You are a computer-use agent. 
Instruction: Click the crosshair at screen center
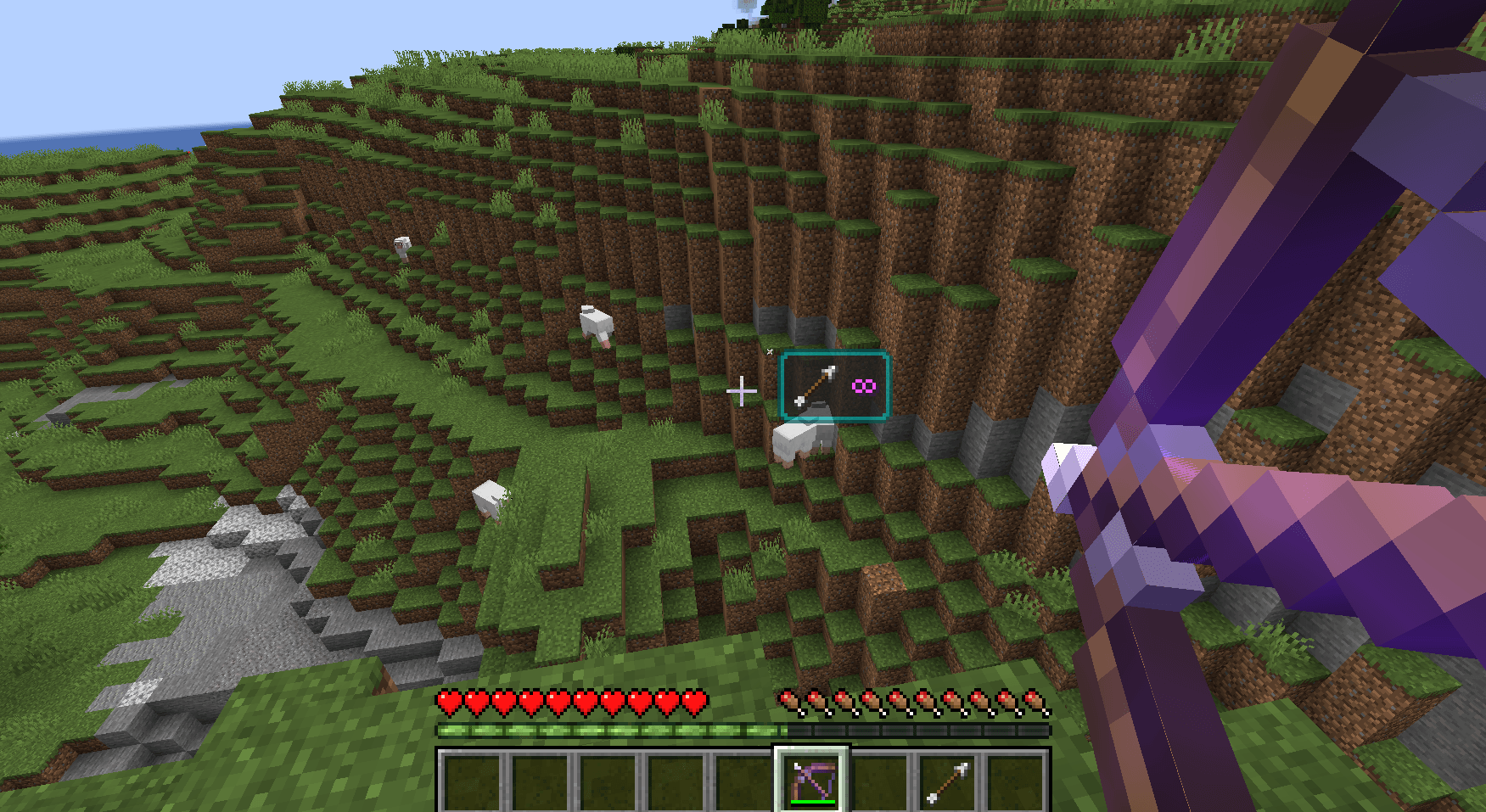tap(743, 391)
